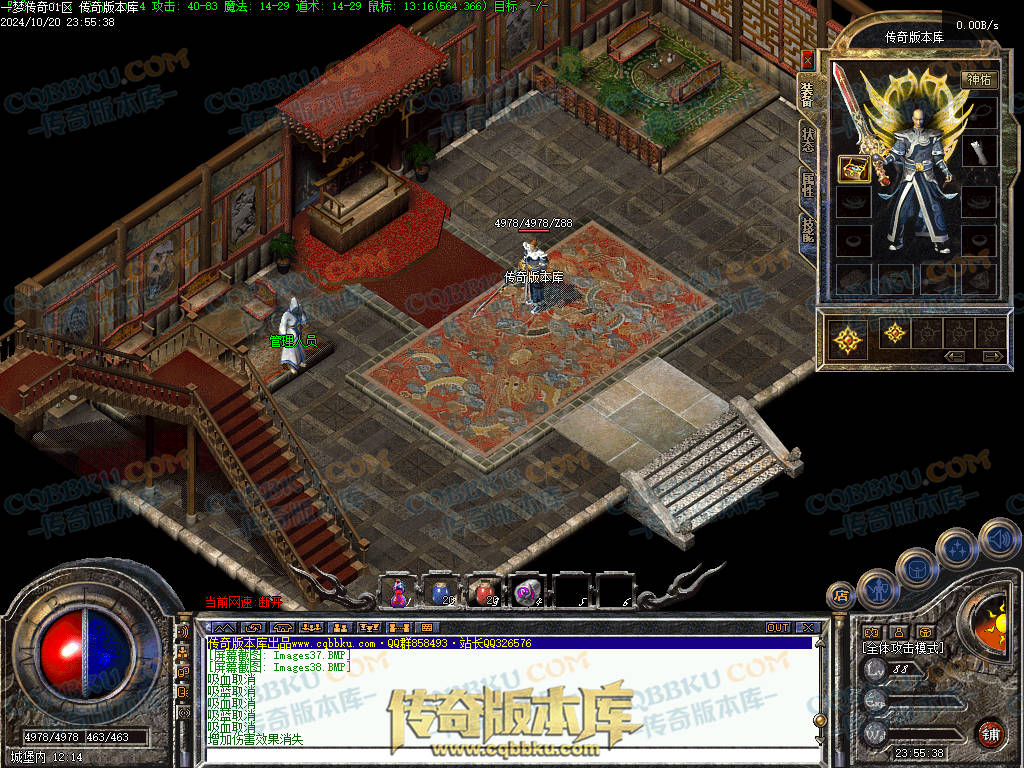Open the 店 shop button
Screen dimensions: 1024x768
click(x=840, y=596)
